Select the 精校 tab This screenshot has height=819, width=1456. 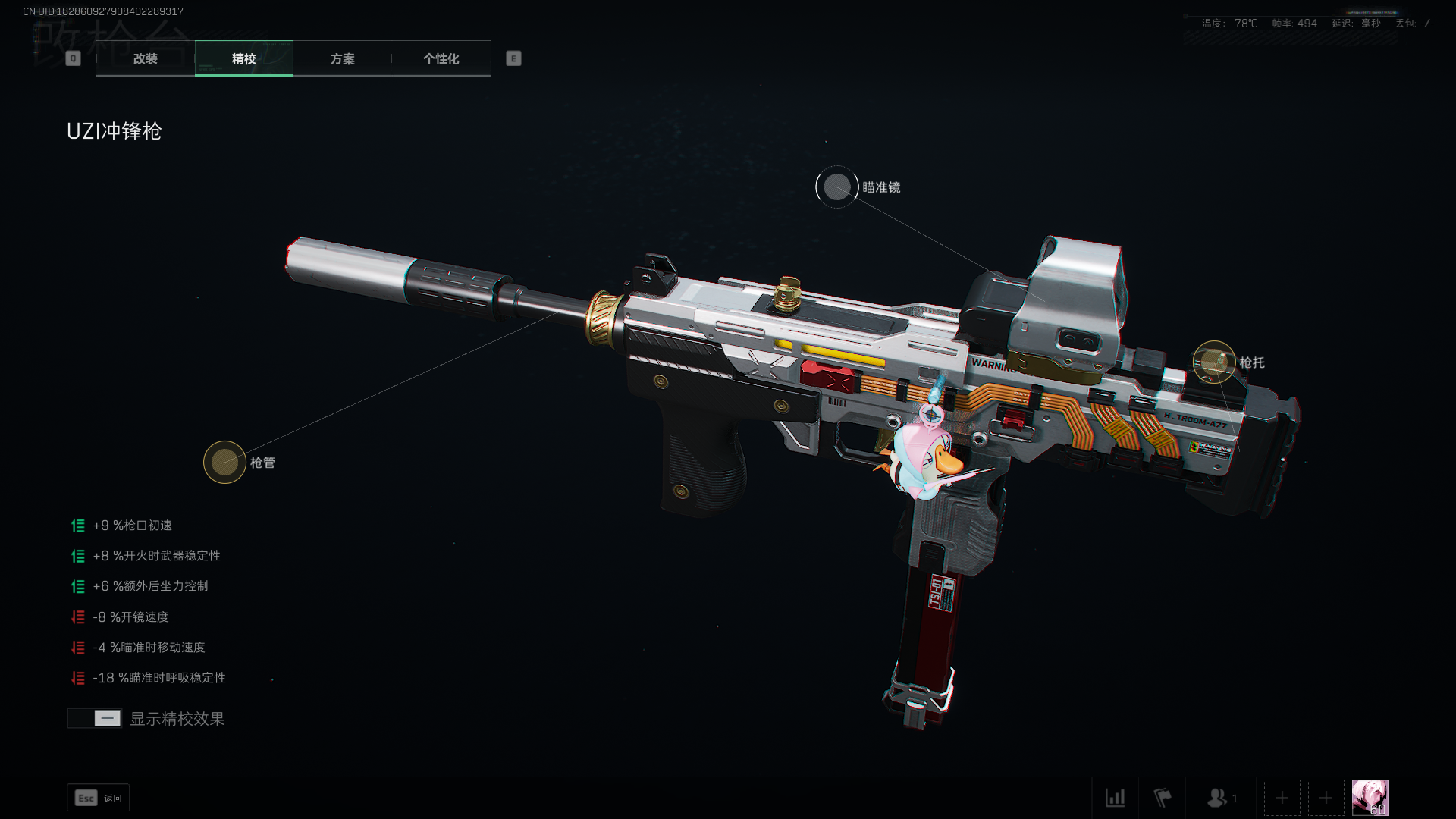point(243,58)
